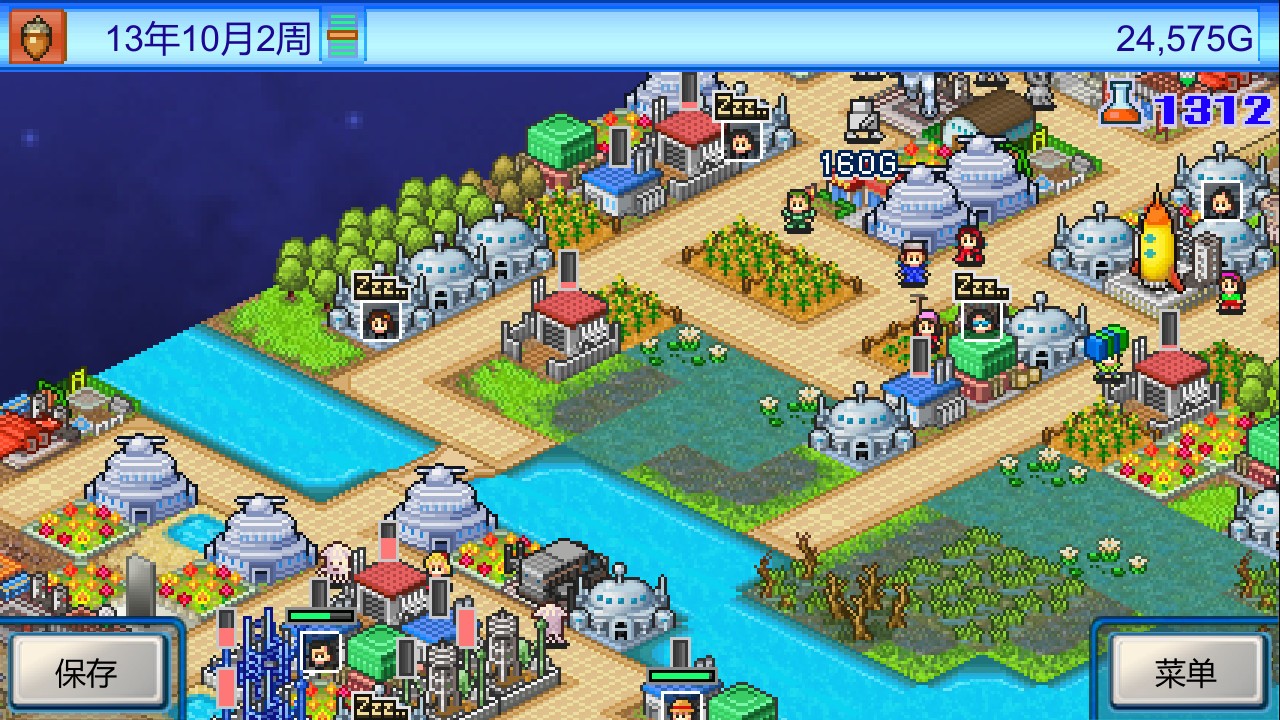1280x720 pixels.
Task: Select the acorn icon in the top bar
Action: [38, 37]
